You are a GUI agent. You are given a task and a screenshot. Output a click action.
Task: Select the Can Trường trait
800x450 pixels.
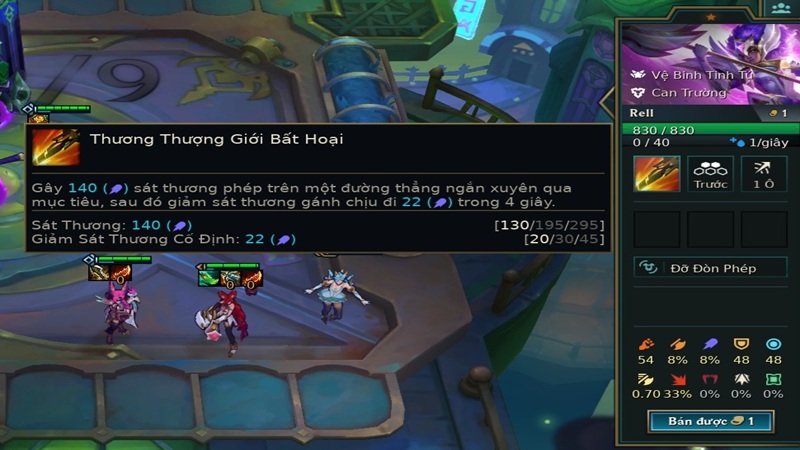click(680, 93)
